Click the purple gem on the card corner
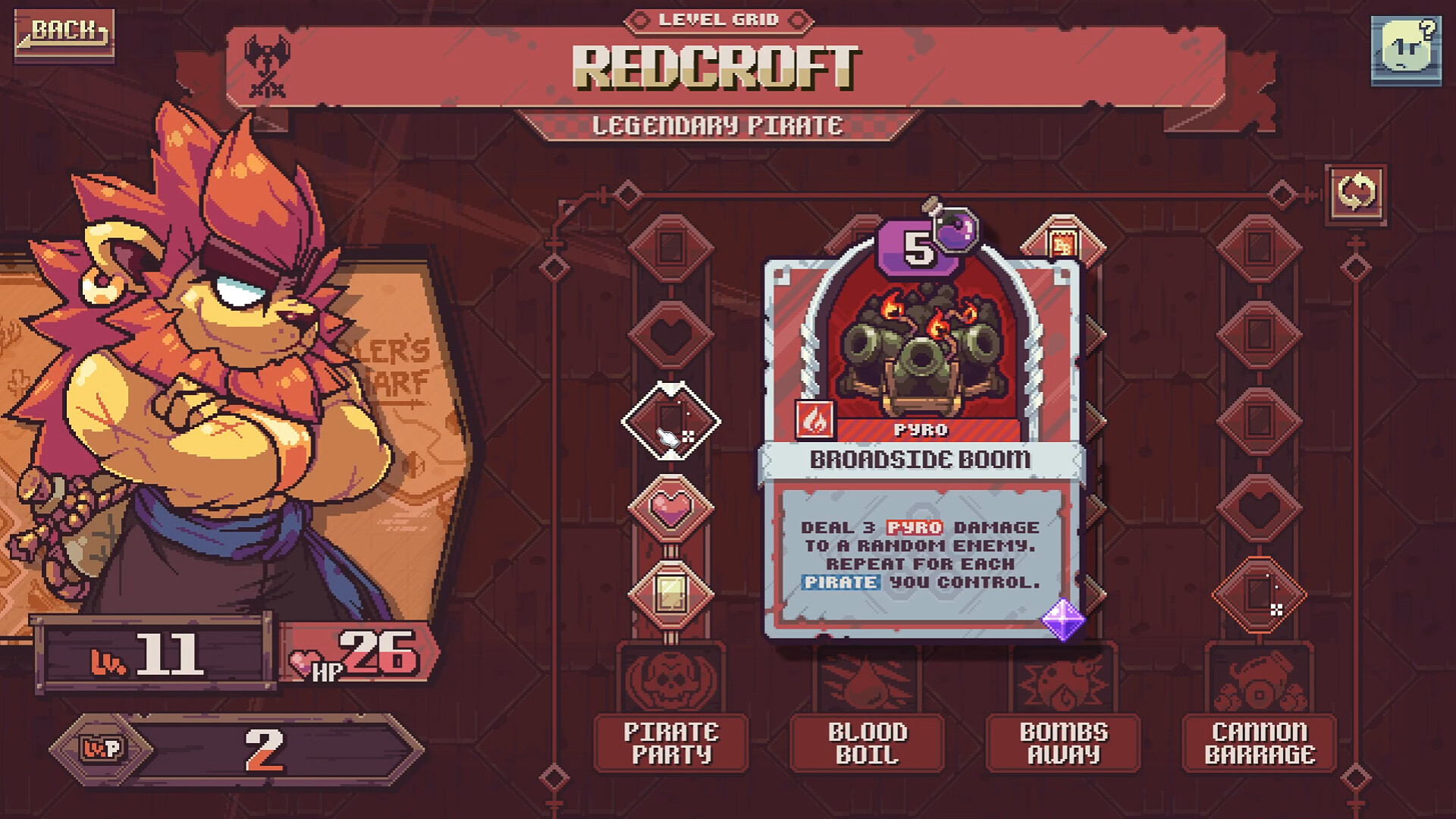Viewport: 1456px width, 819px height. click(1065, 619)
